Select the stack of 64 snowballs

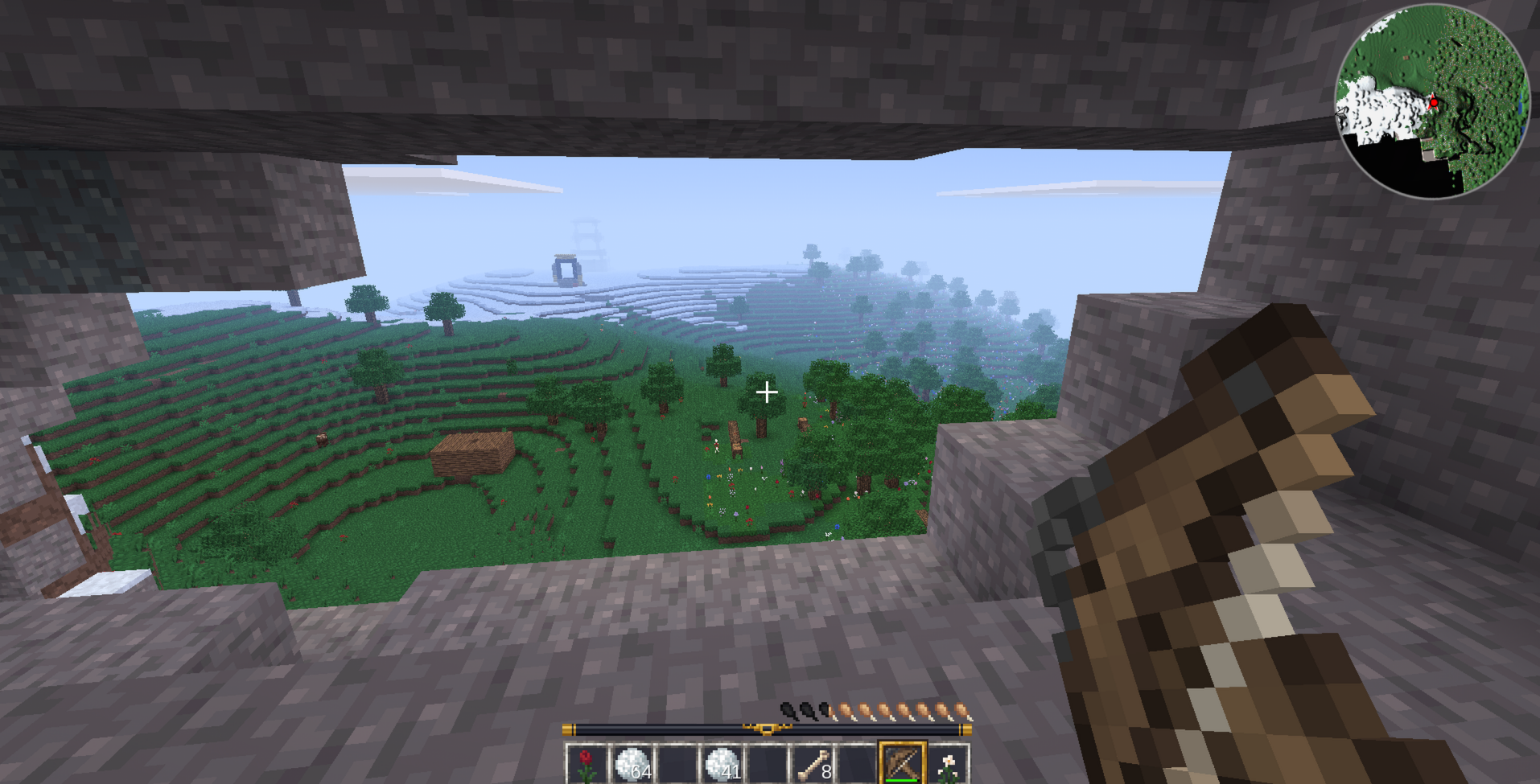pos(632,763)
